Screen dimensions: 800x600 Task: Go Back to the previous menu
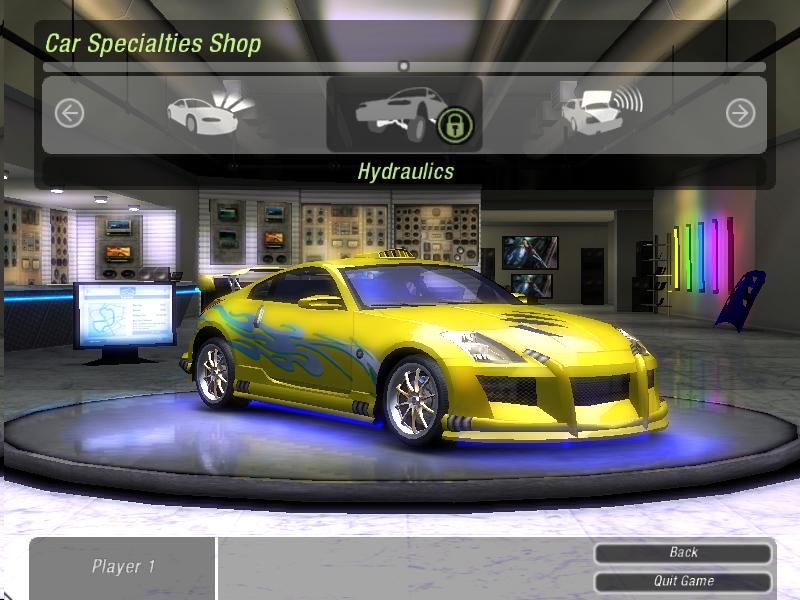[x=684, y=553]
